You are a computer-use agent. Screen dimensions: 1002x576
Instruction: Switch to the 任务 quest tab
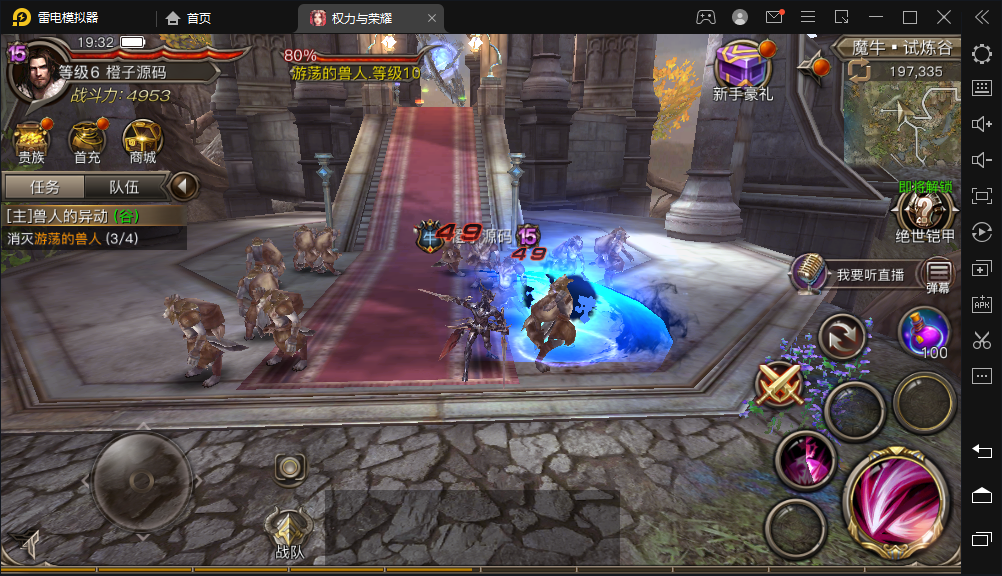[45, 187]
